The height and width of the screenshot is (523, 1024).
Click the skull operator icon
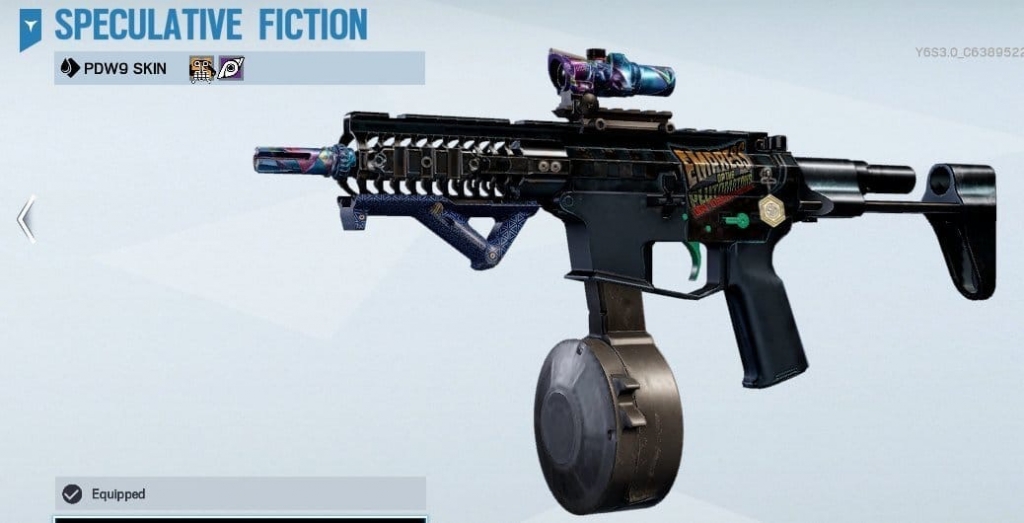[201, 68]
